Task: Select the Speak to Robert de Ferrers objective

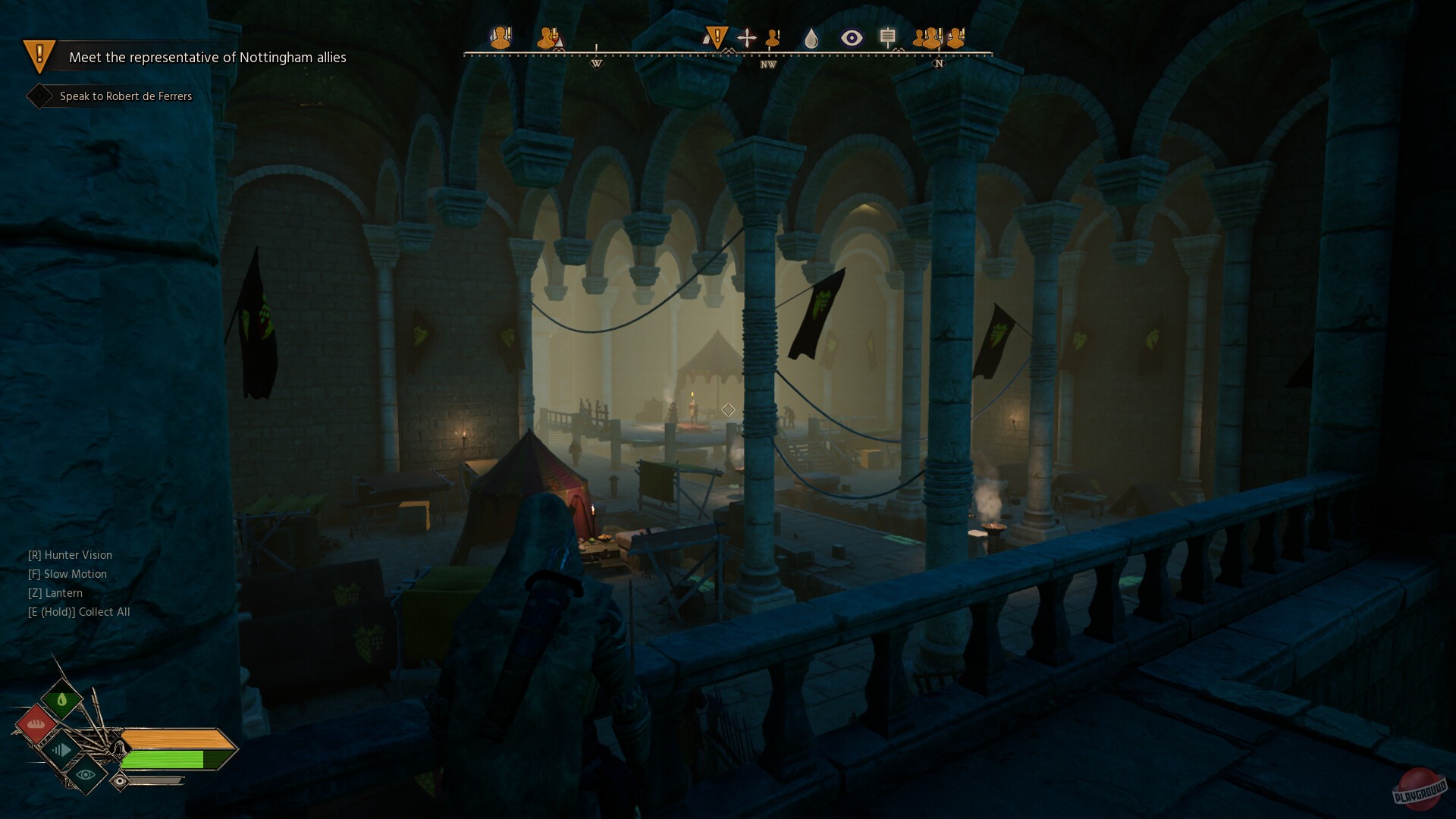Action: coord(125,96)
